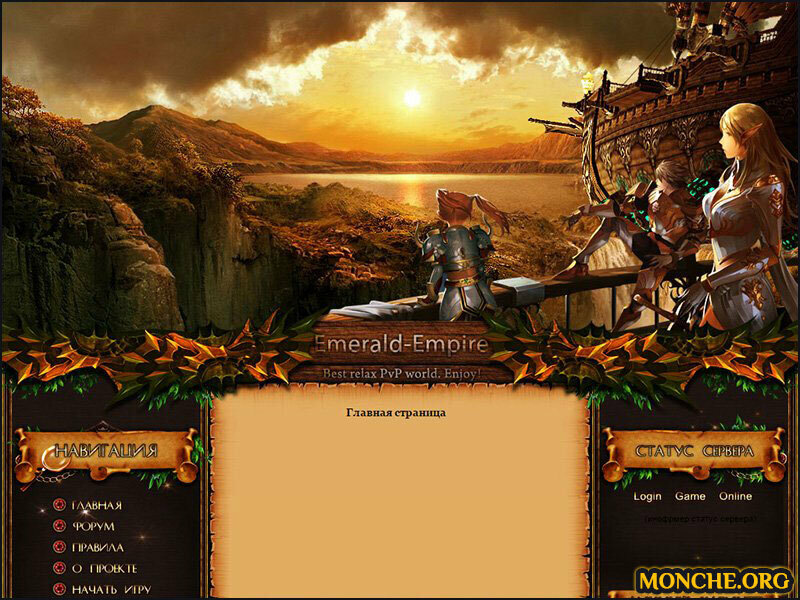Viewport: 800px width, 600px height.
Task: Go to the Форум page
Action: pyautogui.click(x=93, y=526)
